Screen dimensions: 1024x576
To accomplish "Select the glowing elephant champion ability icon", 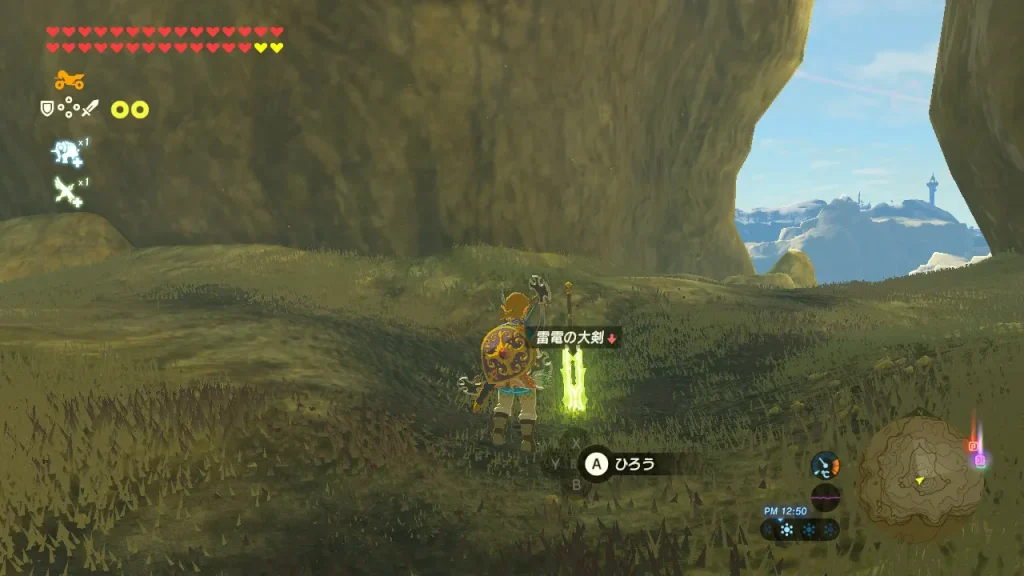I will pyautogui.click(x=68, y=152).
